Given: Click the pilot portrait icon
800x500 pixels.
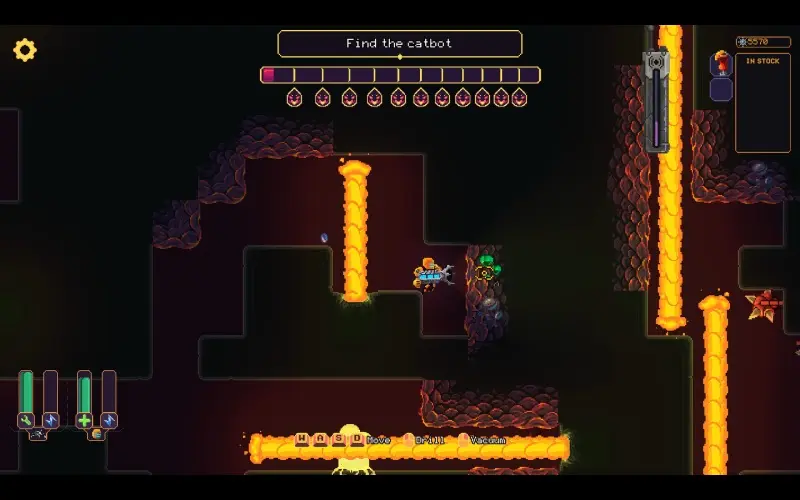Looking at the screenshot, I should (96, 435).
